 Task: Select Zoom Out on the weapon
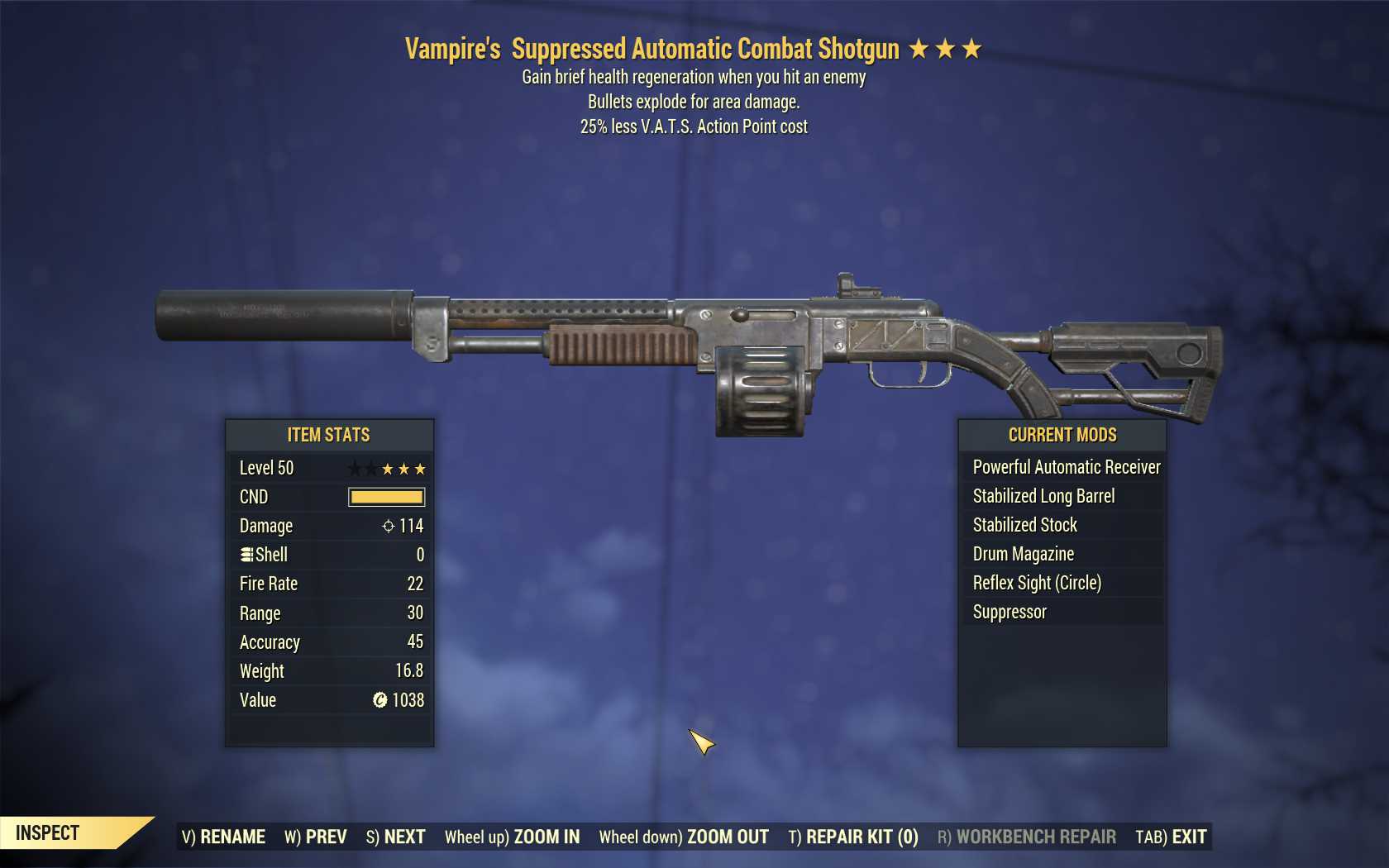(x=684, y=837)
